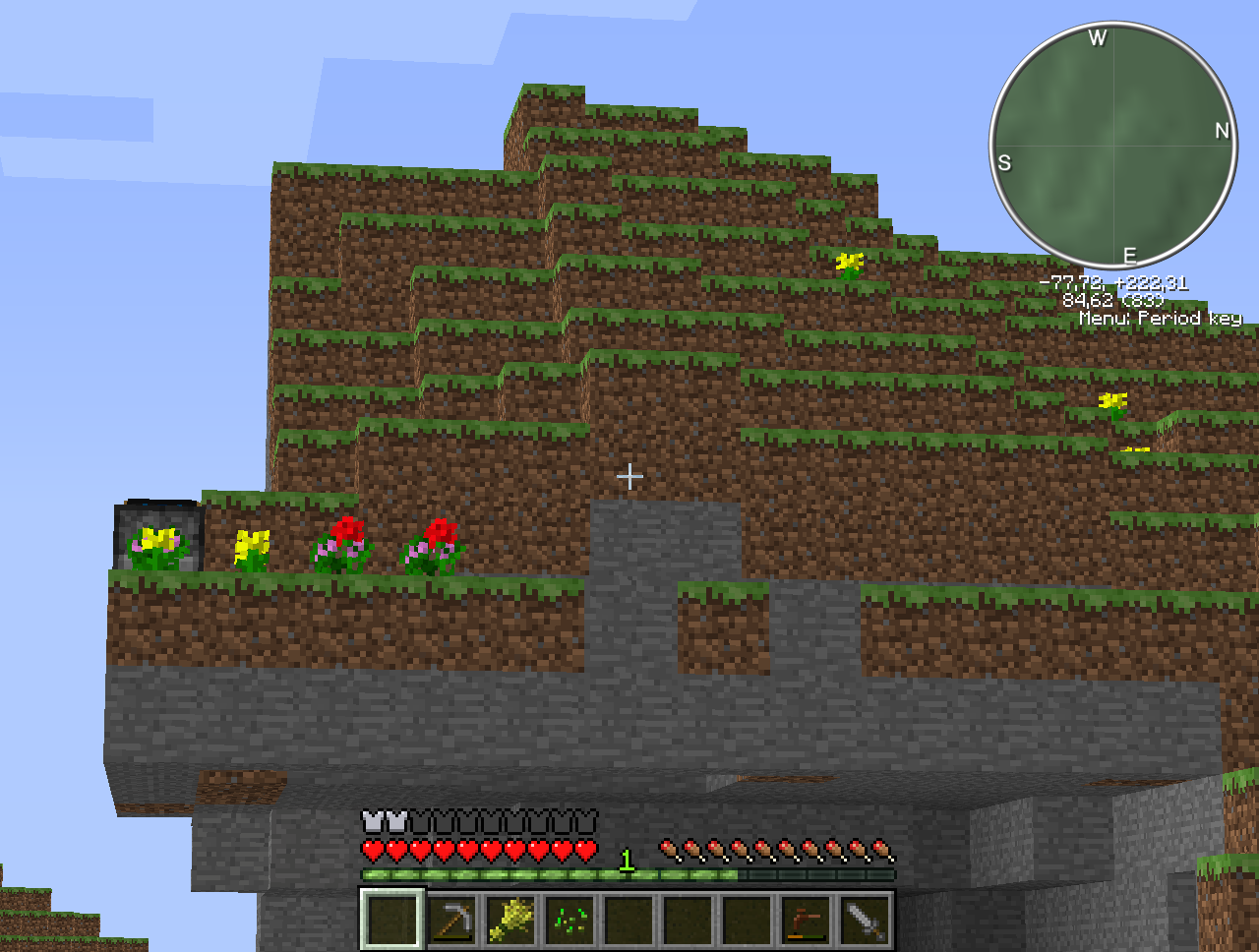
Task: Choose the green seeds hotbar slot
Action: click(570, 921)
